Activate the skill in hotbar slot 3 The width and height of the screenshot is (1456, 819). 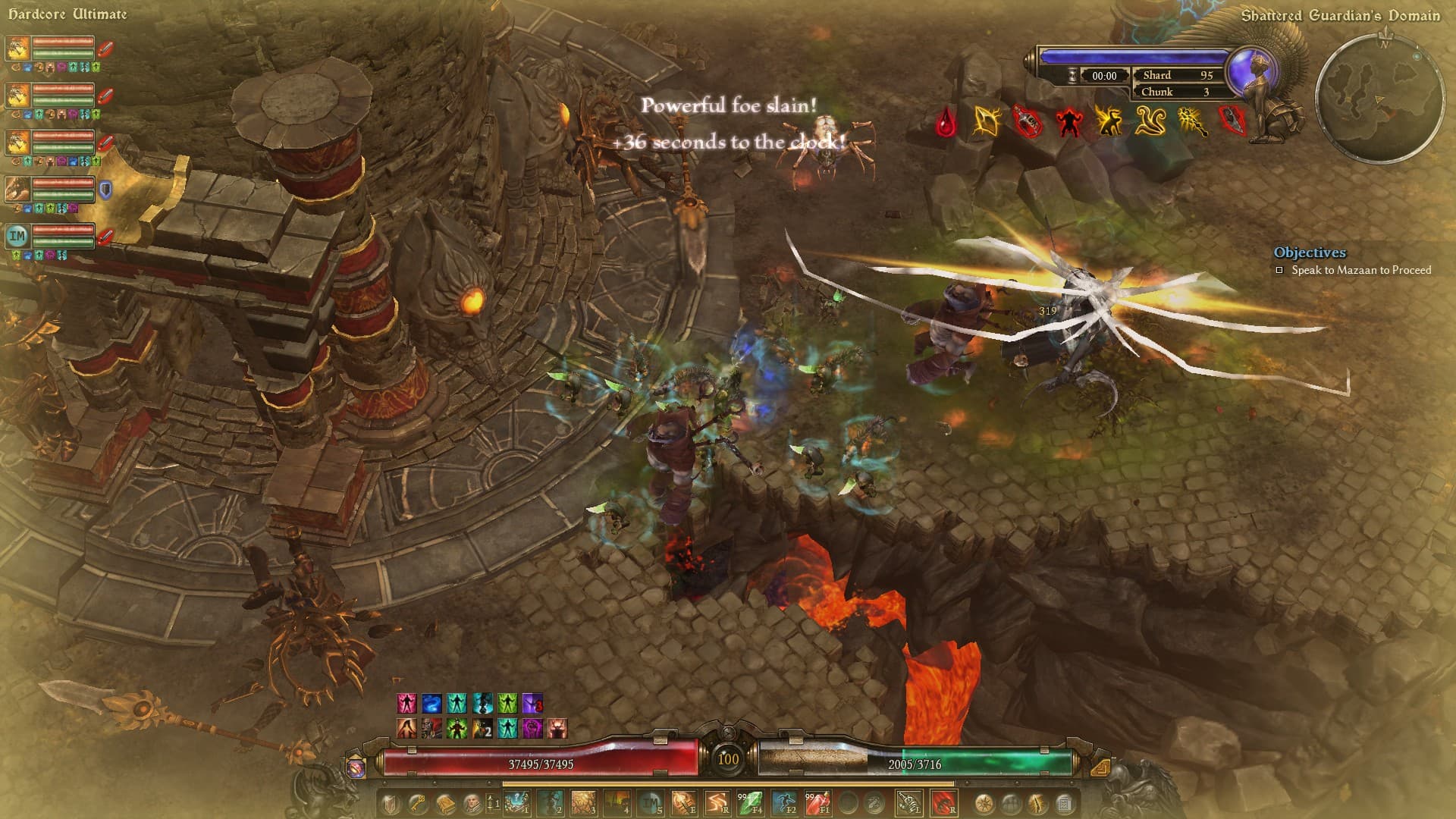tap(583, 802)
